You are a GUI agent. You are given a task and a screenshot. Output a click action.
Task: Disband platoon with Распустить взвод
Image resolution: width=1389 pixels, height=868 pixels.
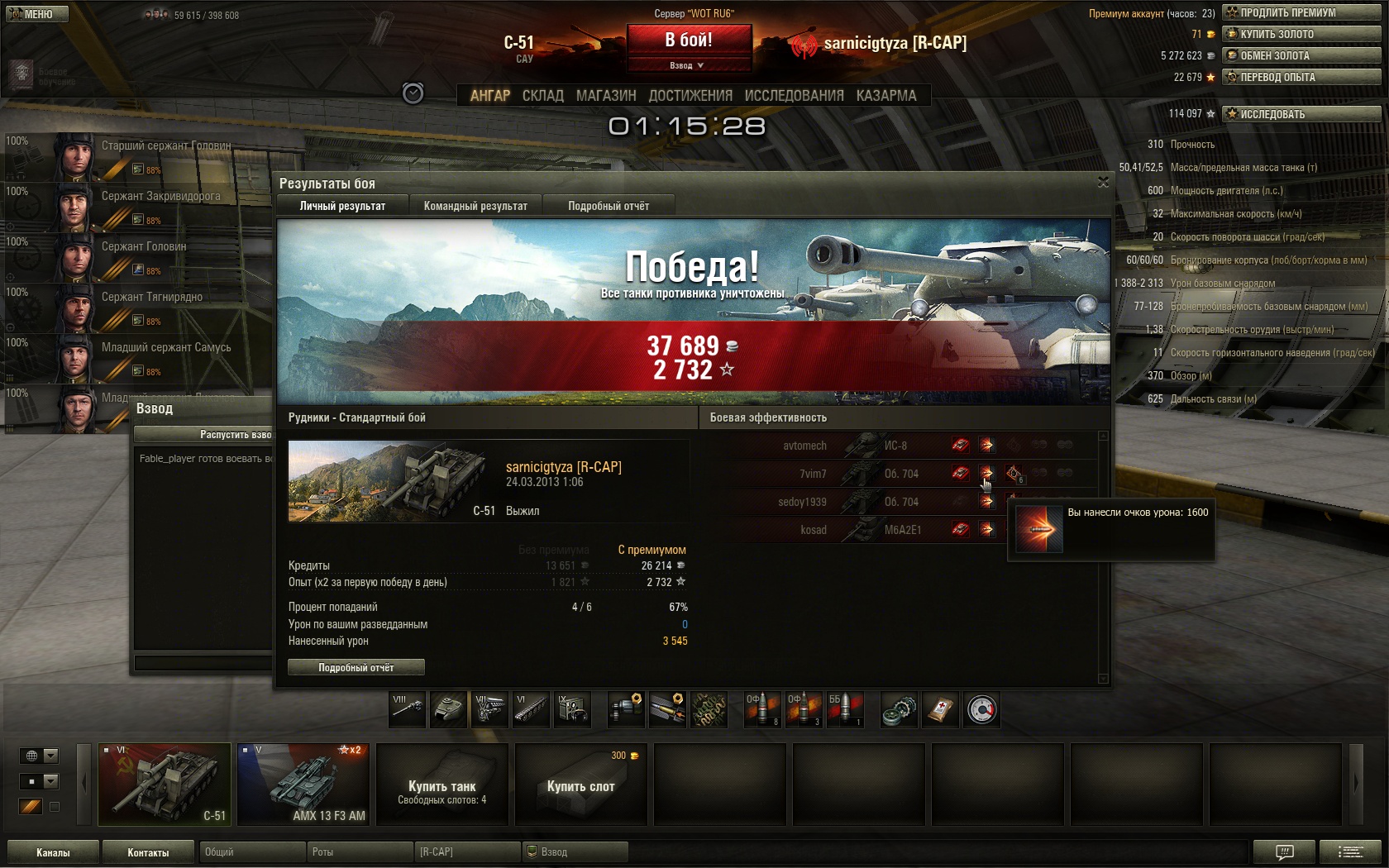204,434
